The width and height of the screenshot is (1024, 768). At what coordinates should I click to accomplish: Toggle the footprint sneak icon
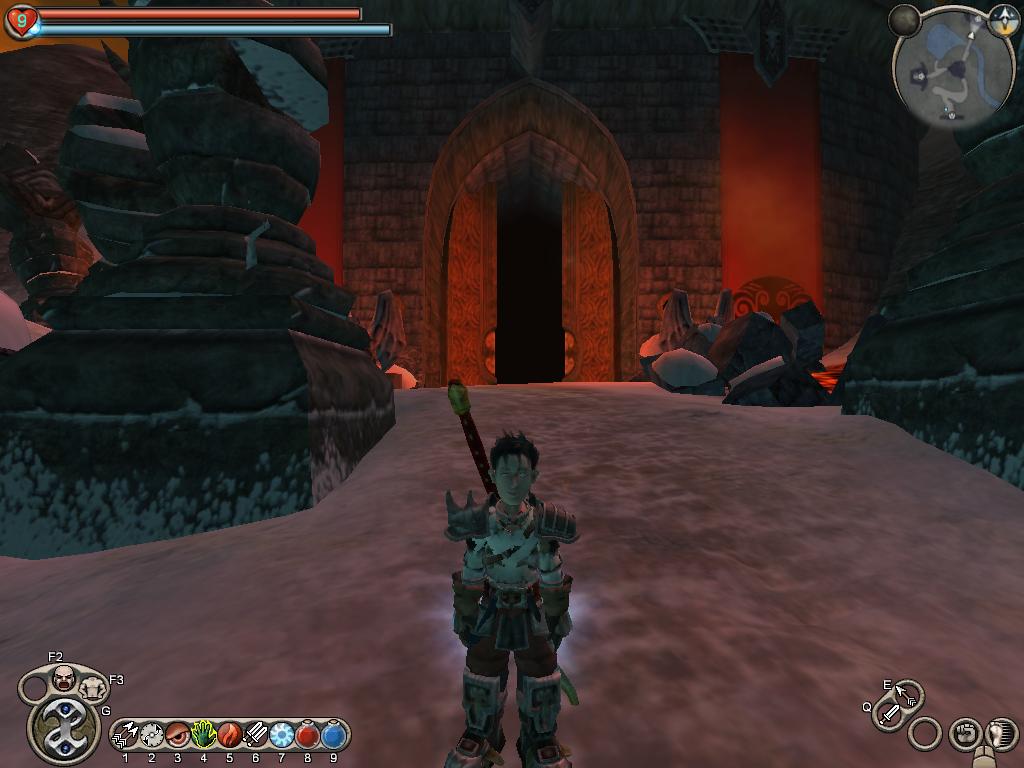coord(1001,734)
